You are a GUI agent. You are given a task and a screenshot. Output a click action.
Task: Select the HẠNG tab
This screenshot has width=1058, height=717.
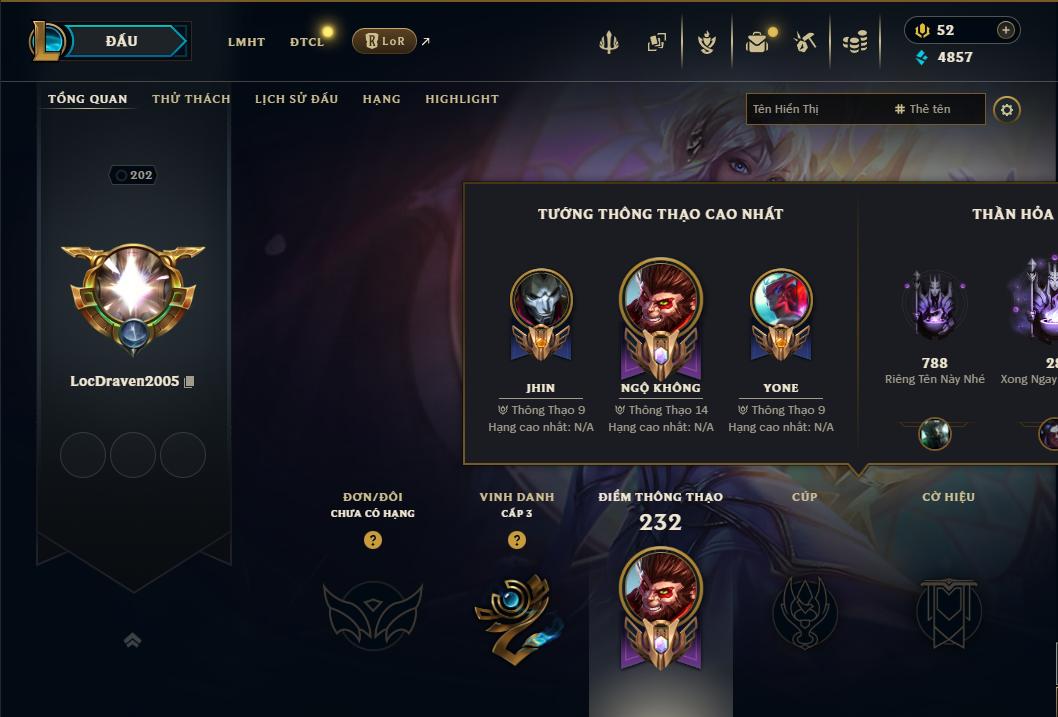381,99
